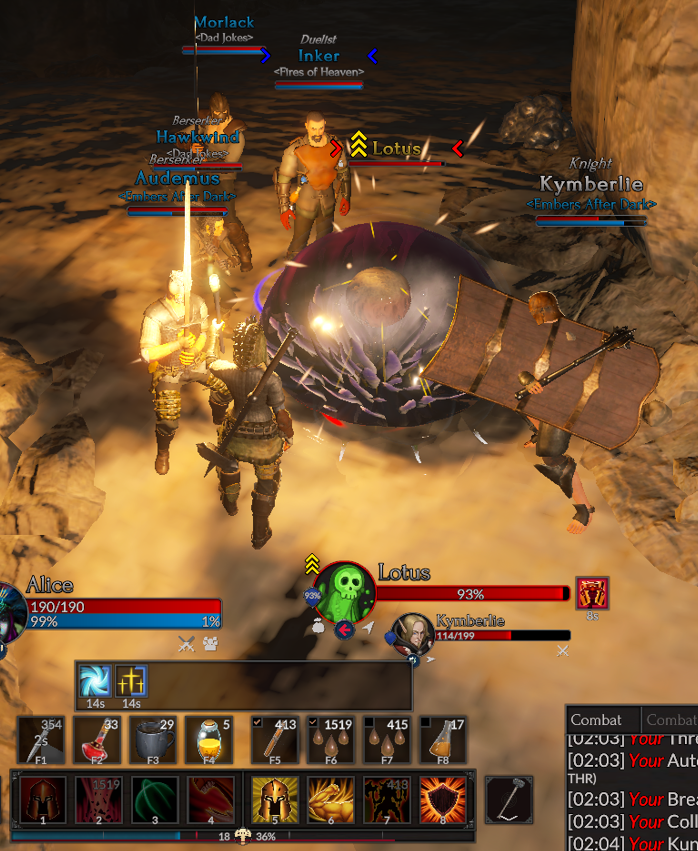The width and height of the screenshot is (698, 851).
Task: Select the Lotus green skull target portrait
Action: click(x=345, y=592)
